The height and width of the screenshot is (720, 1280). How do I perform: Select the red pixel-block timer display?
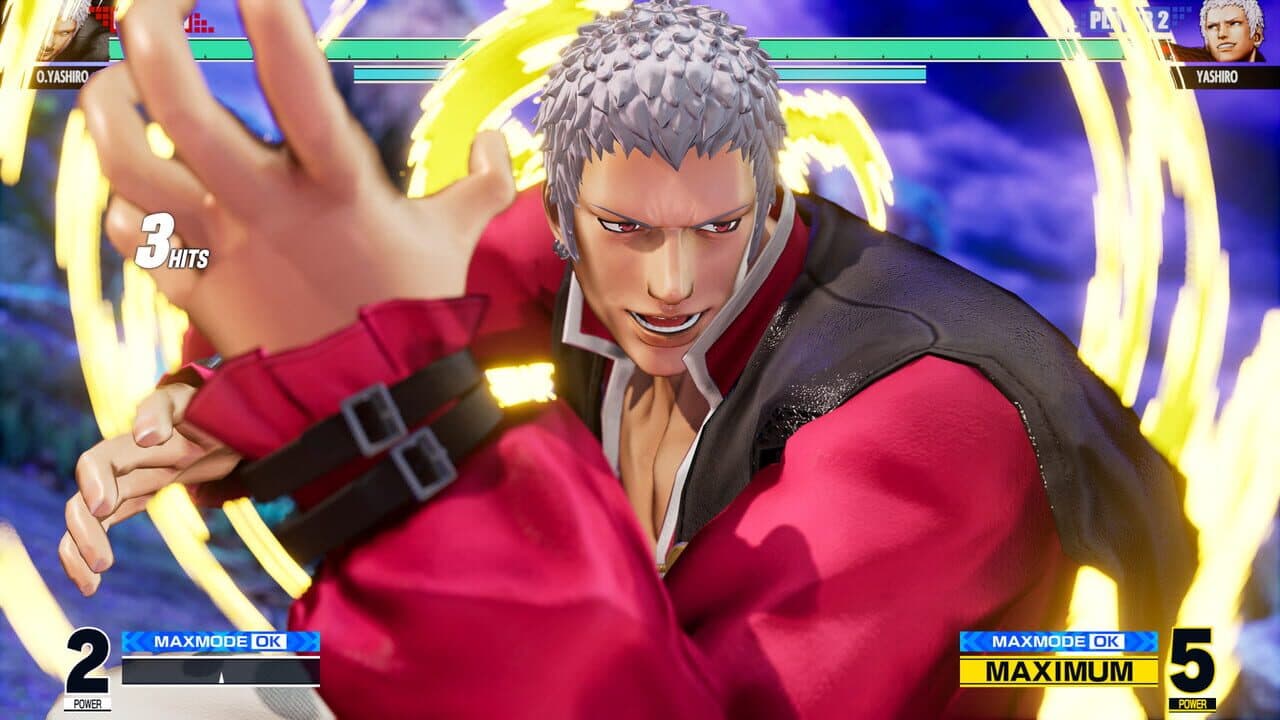[x=200, y=22]
